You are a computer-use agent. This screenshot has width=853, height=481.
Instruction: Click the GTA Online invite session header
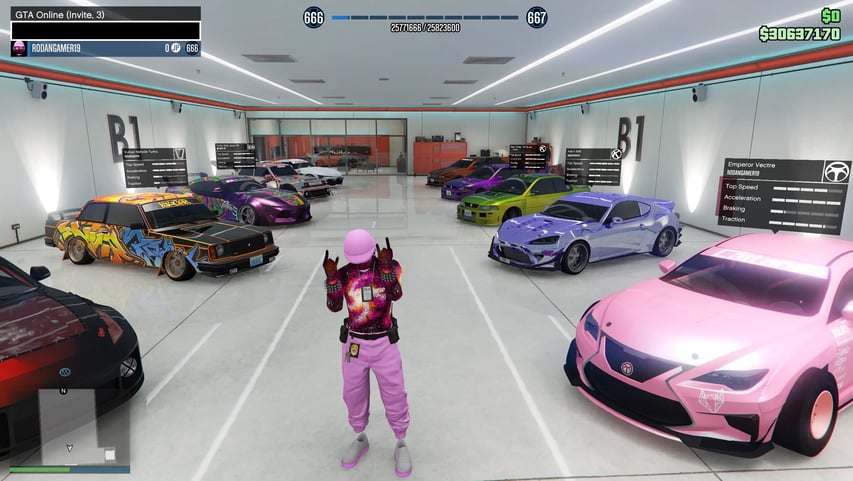[x=102, y=14]
